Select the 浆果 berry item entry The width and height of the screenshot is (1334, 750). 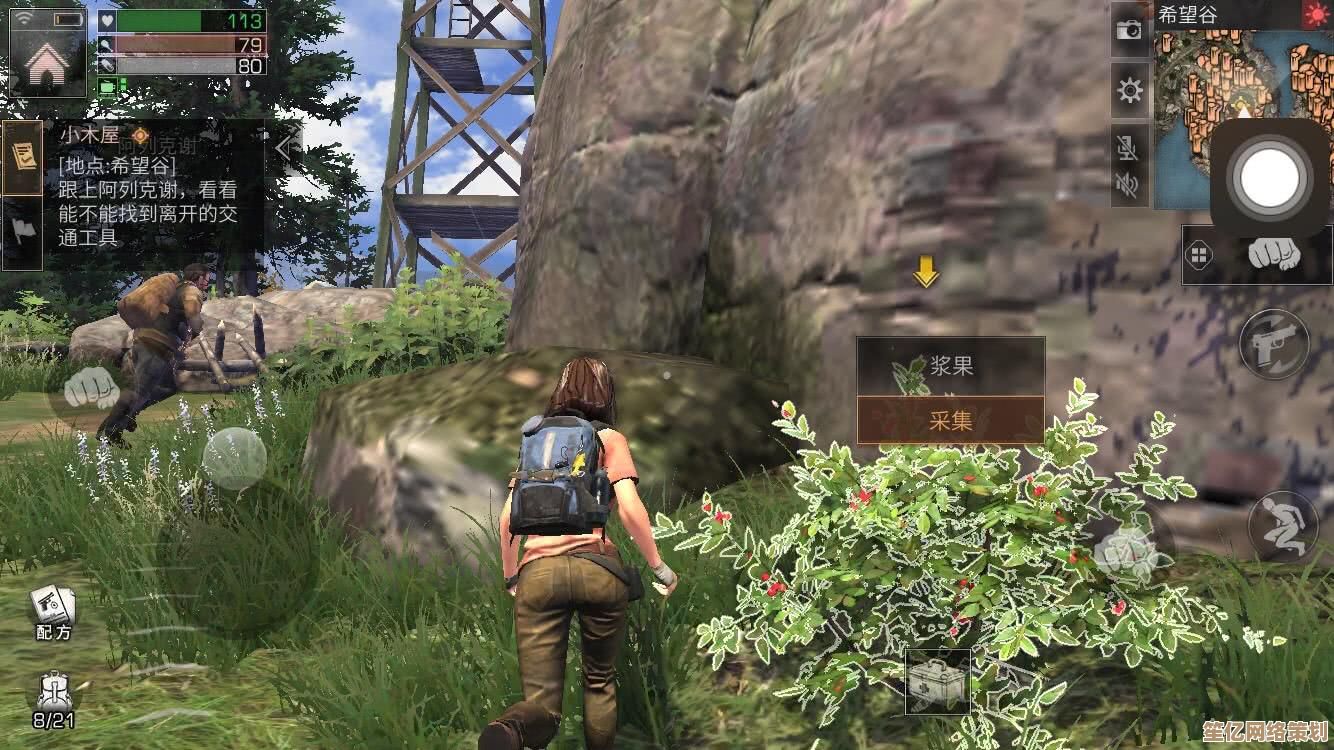pos(950,367)
